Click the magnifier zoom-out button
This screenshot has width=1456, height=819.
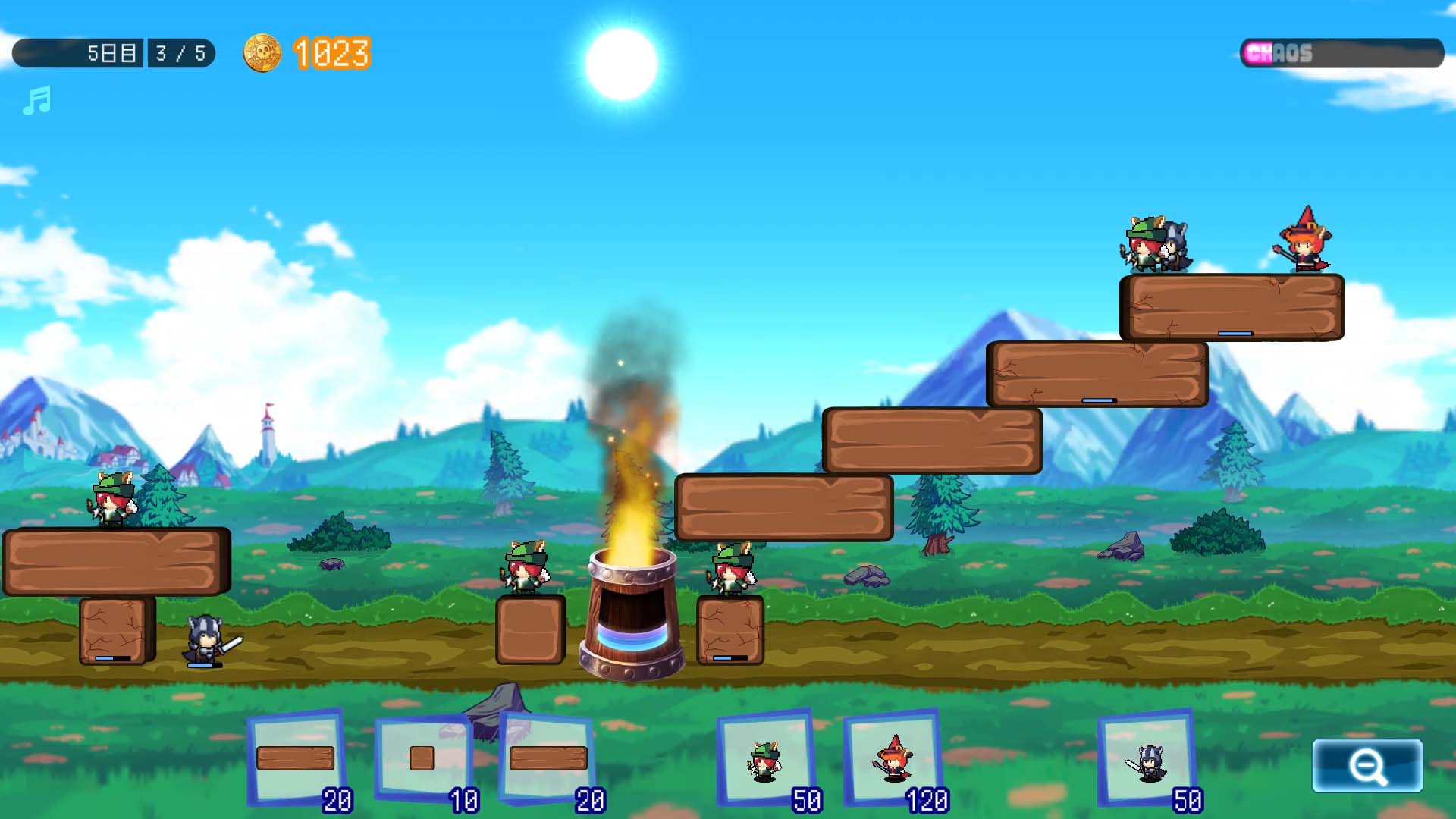coord(1367,766)
